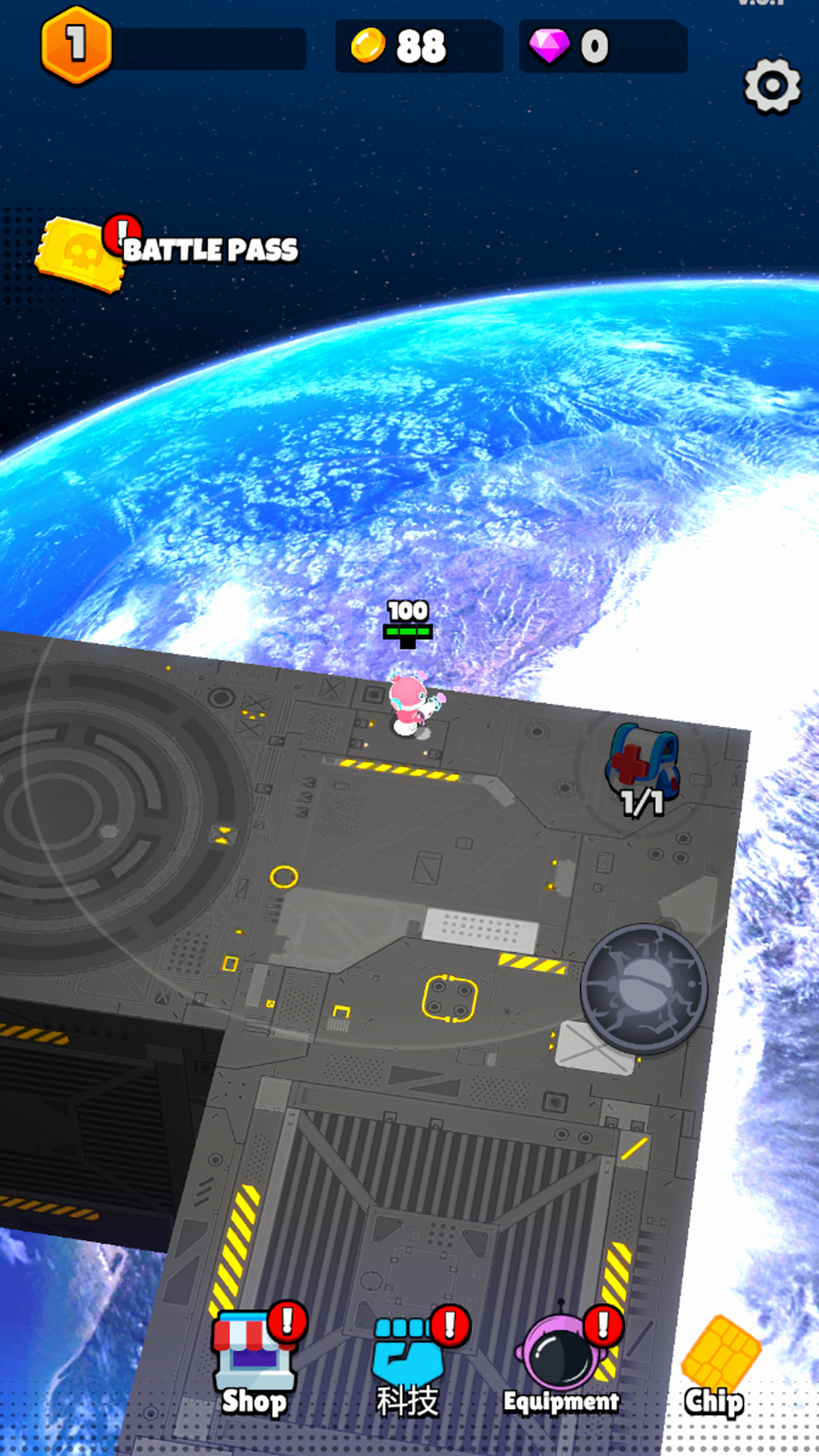The height and width of the screenshot is (1456, 819).
Task: Tap the gold coin currency counter
Action: coord(418,46)
